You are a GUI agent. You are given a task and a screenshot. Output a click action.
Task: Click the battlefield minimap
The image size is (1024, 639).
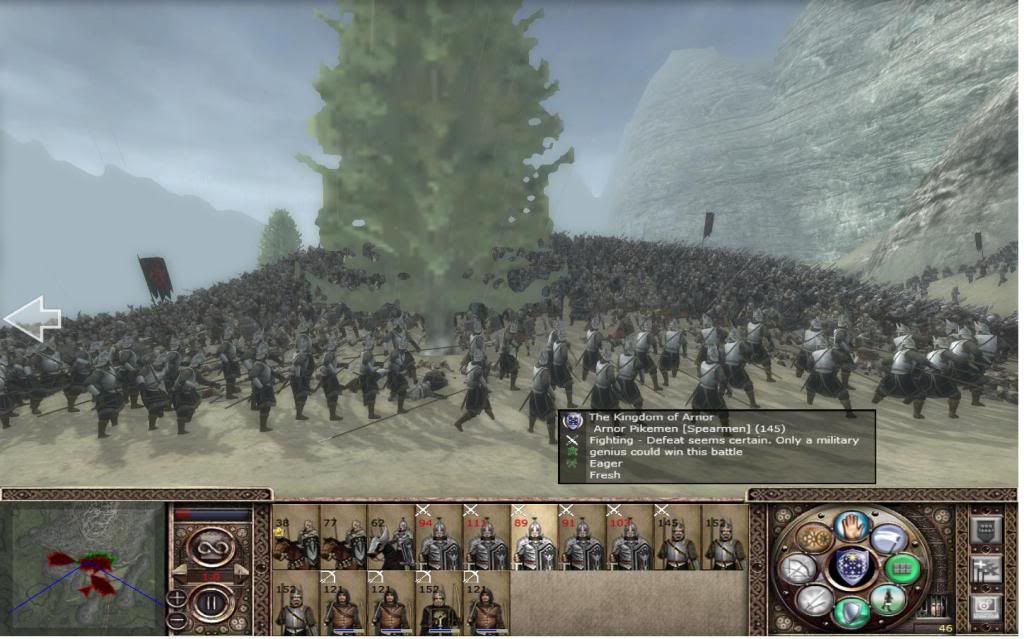pos(84,567)
